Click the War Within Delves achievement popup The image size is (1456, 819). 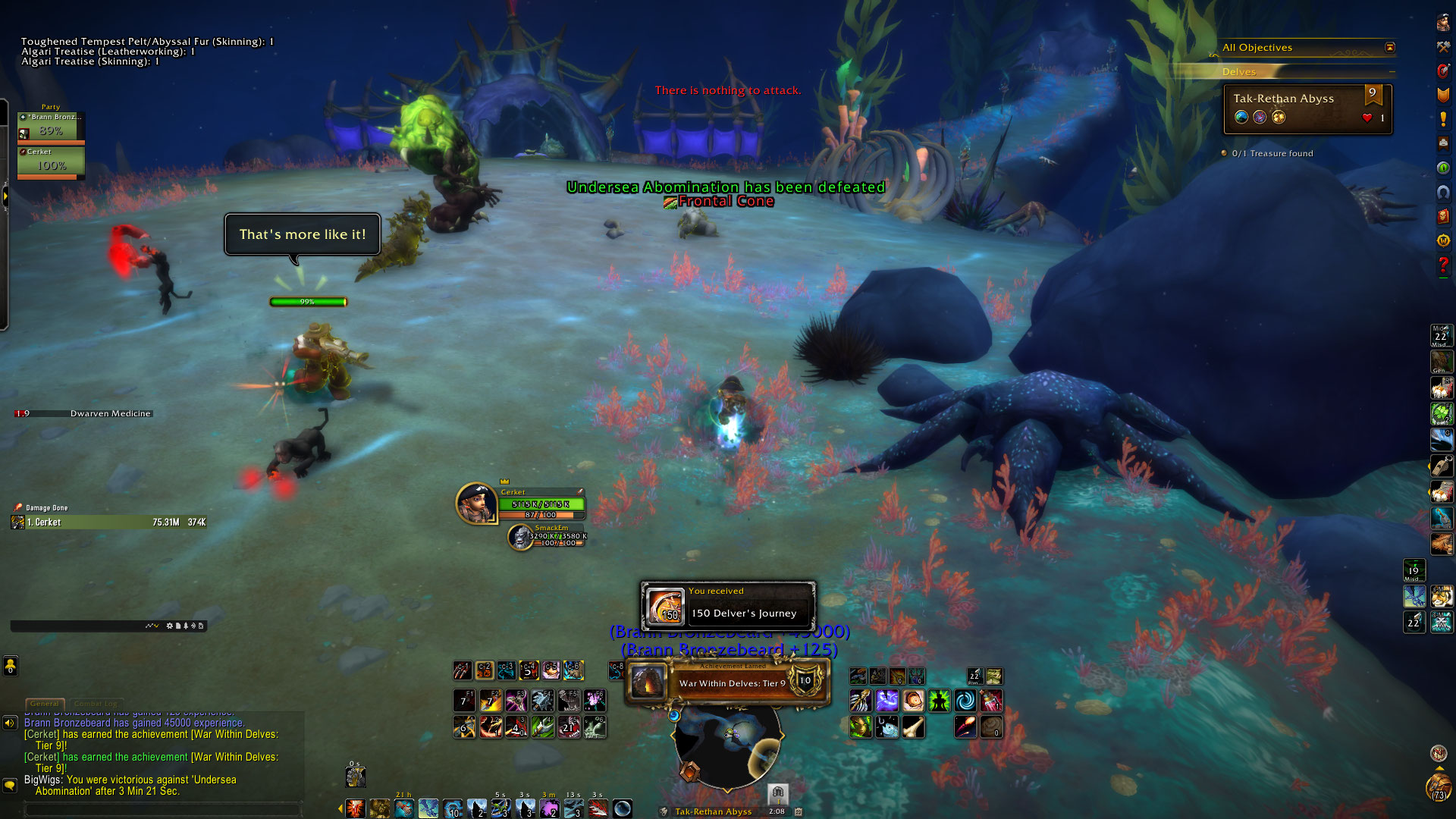[x=726, y=682]
